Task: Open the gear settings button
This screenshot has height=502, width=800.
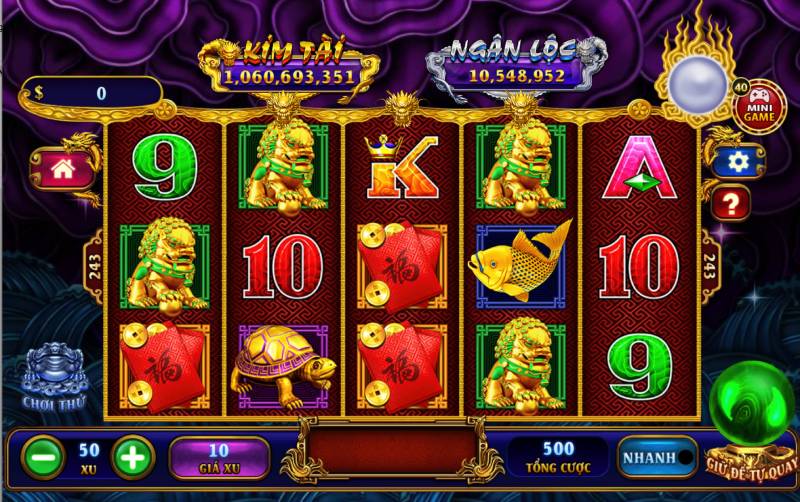Action: 738,160
